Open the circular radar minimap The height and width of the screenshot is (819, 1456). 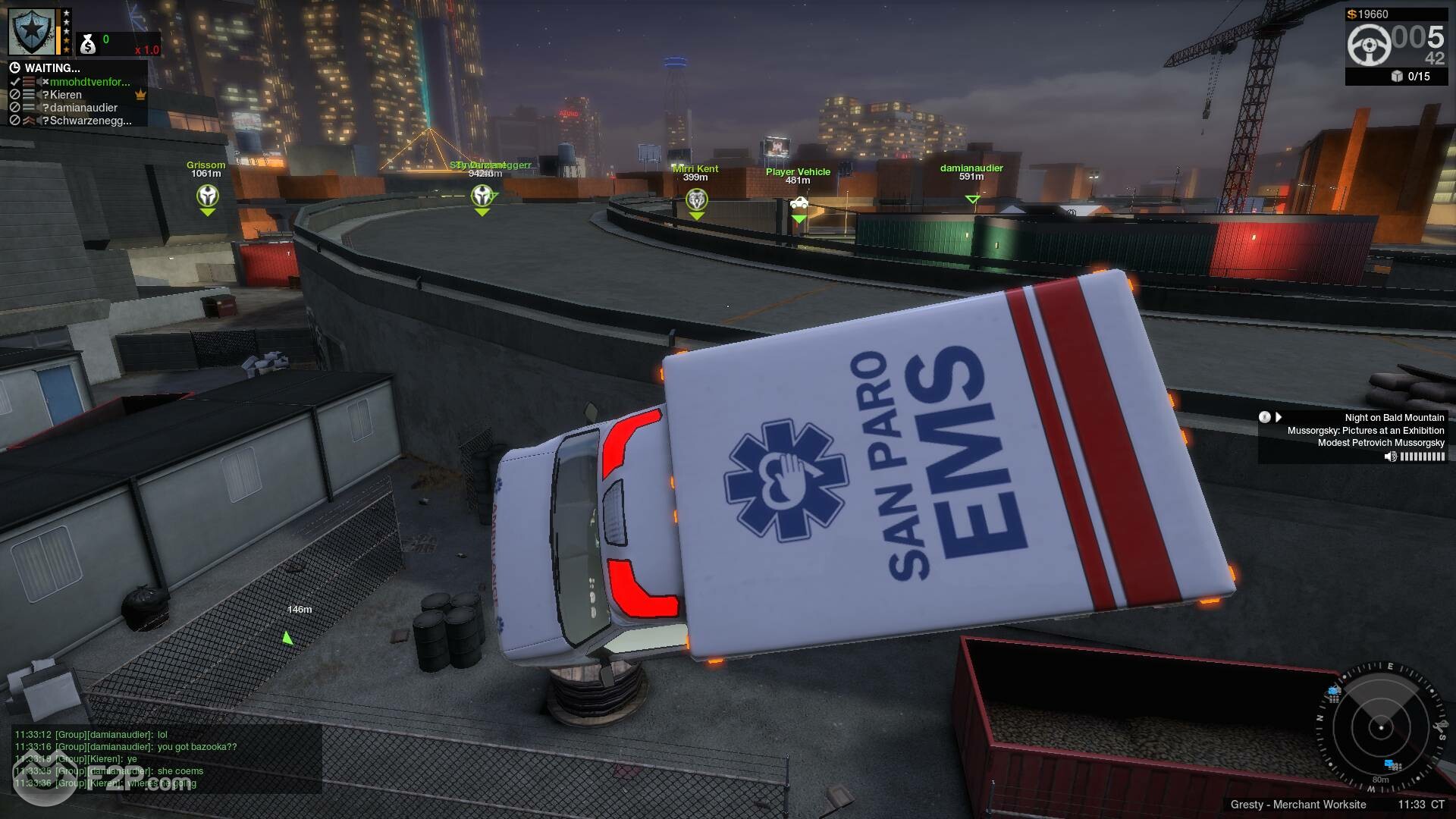click(x=1380, y=728)
